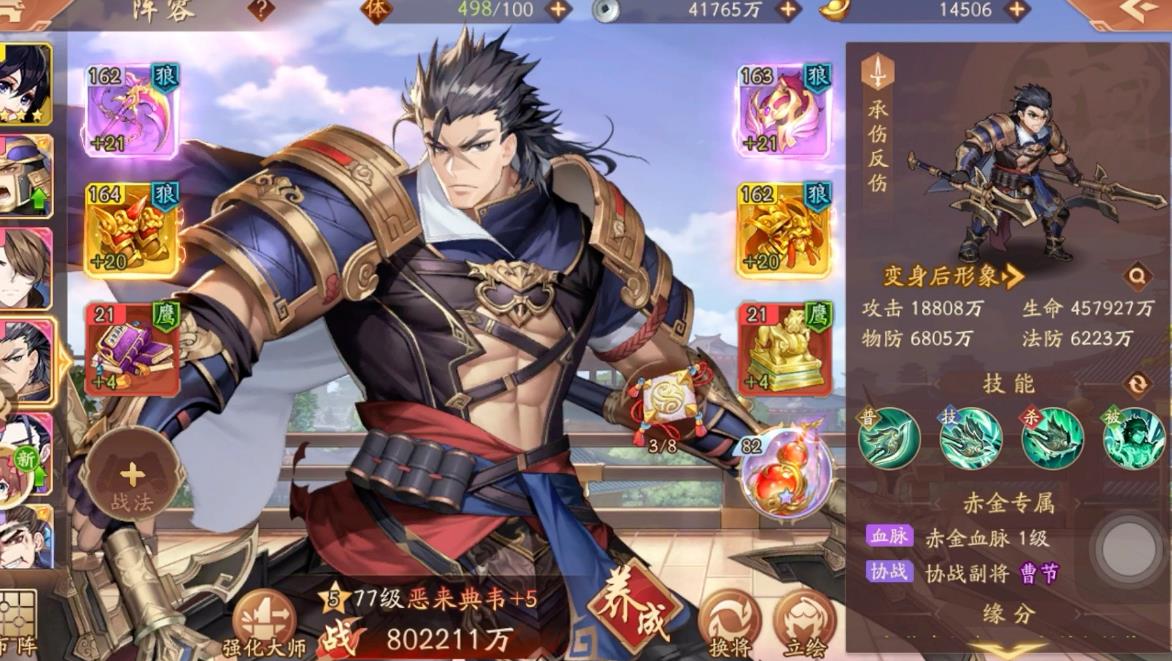The image size is (1172, 661).
Task: Select the golden armor slot level 164
Action: (x=133, y=229)
